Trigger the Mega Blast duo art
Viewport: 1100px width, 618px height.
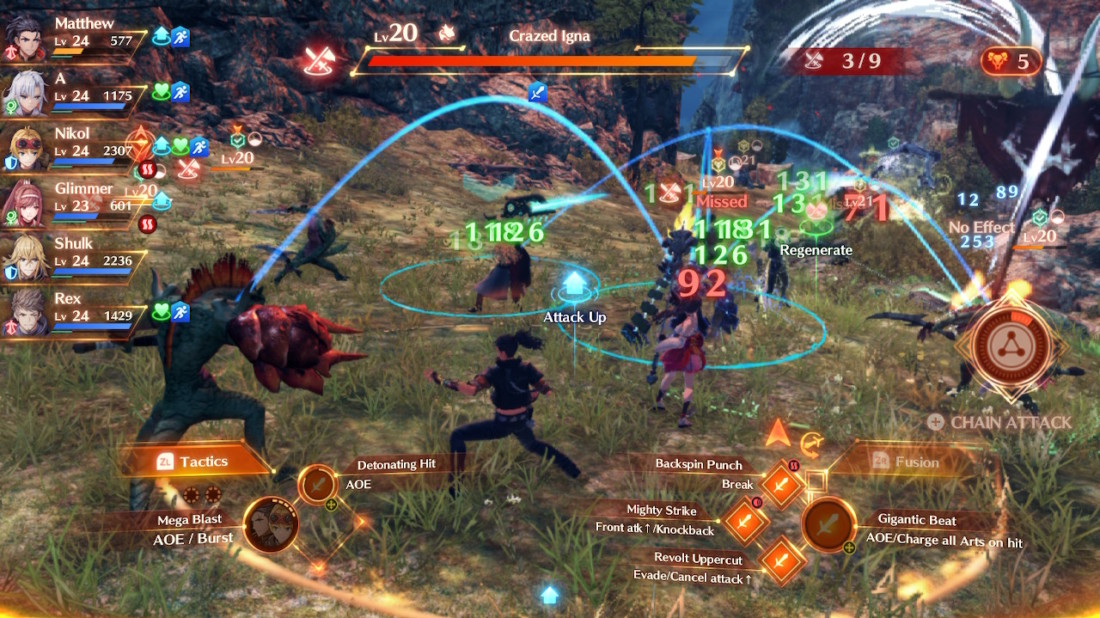271,525
